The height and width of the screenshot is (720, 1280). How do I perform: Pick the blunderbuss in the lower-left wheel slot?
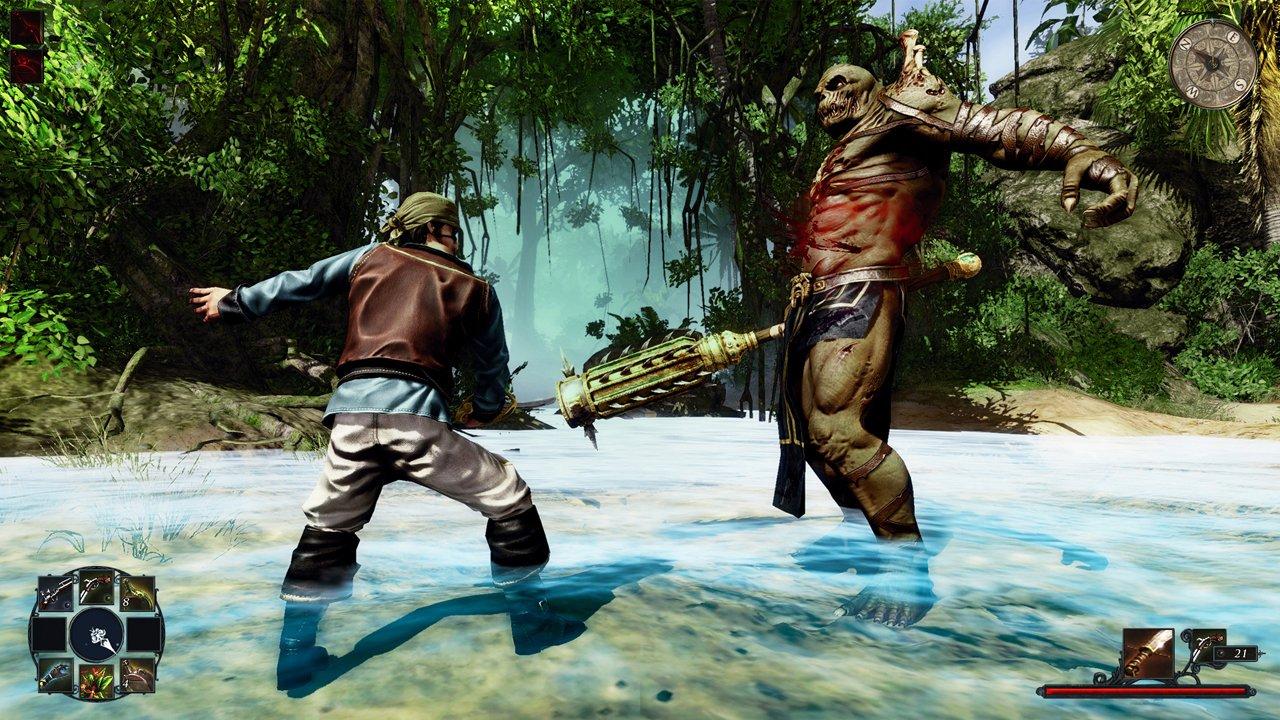[56, 676]
